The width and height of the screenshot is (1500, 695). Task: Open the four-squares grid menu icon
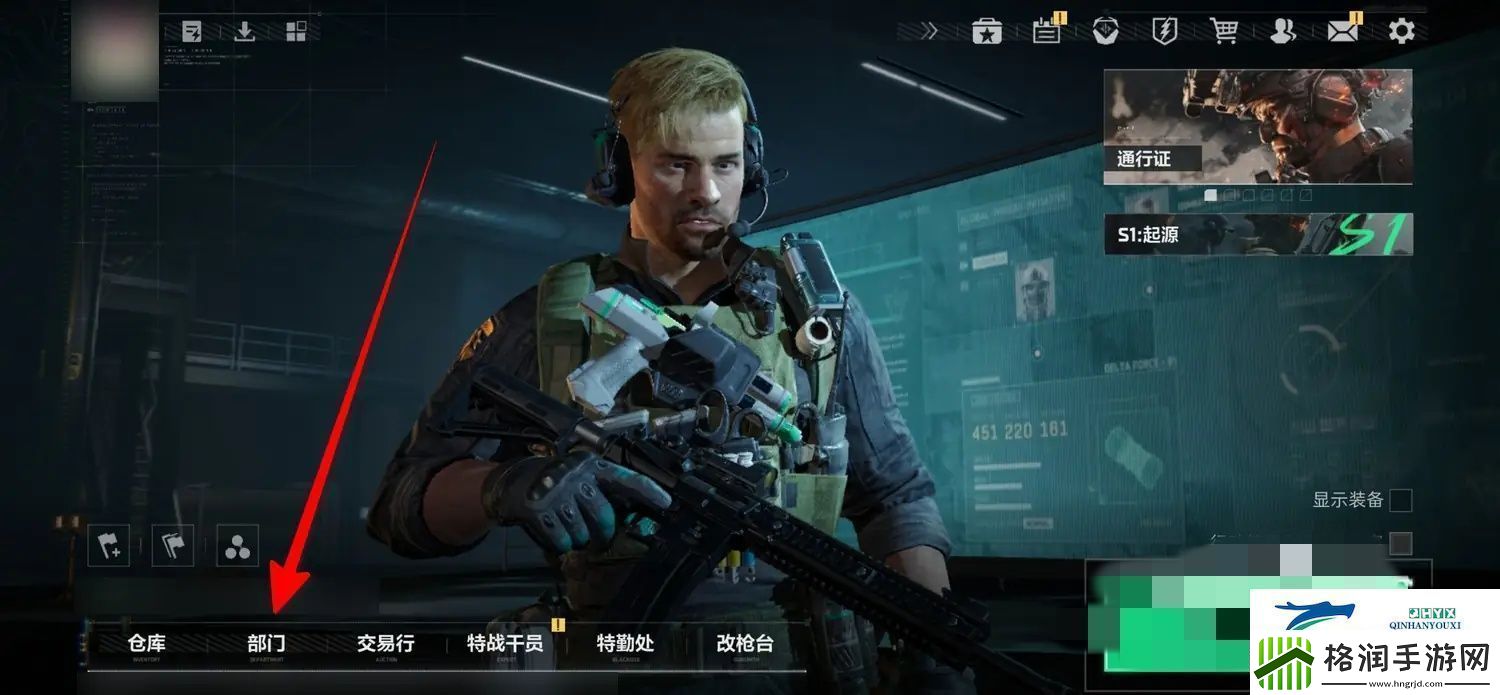tap(296, 31)
